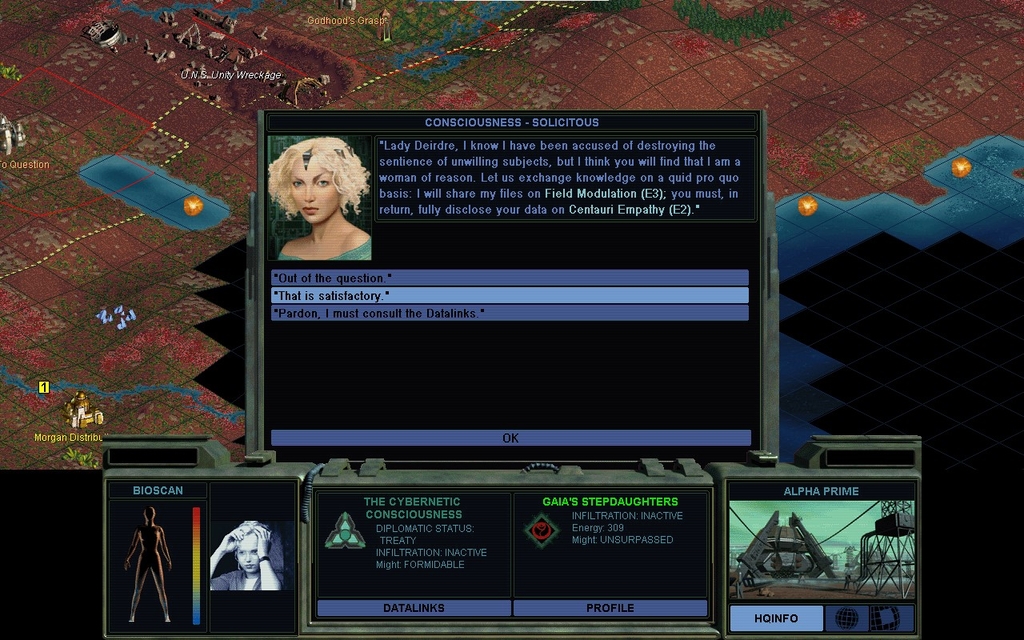The width and height of the screenshot is (1024, 640).
Task: Click the HQINFO button
Action: click(x=776, y=618)
